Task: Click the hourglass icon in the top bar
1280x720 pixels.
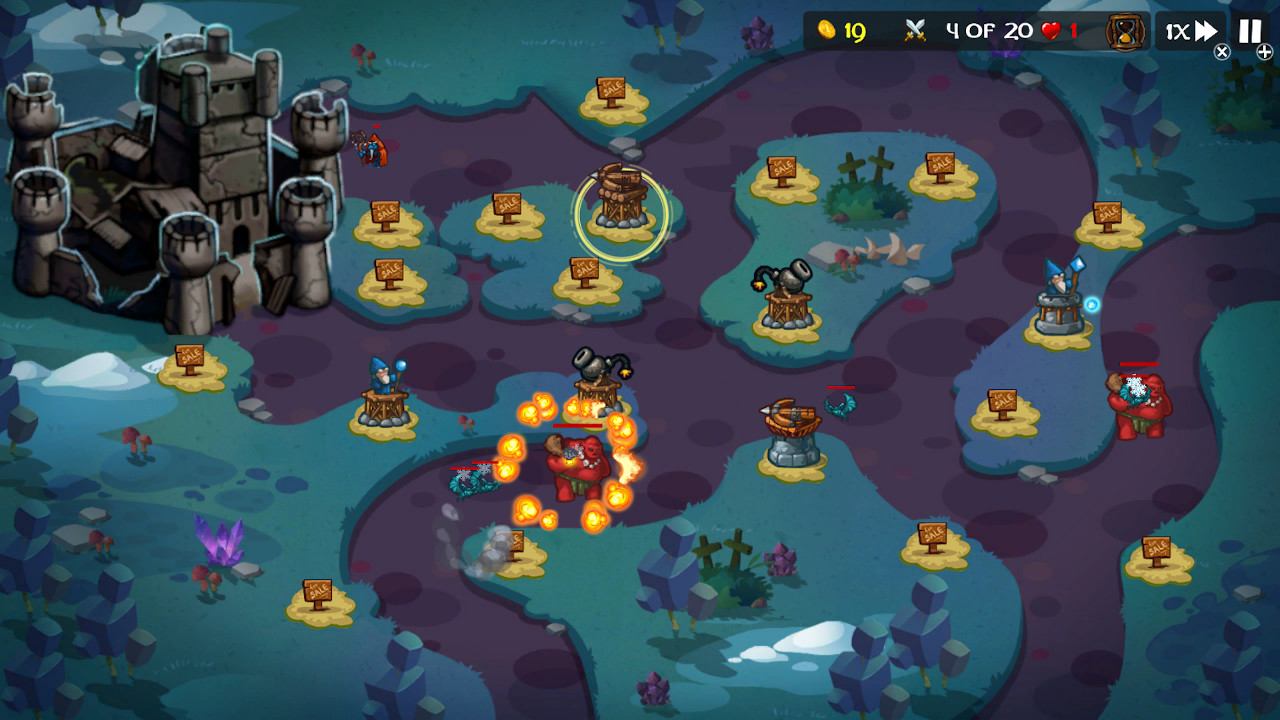Action: pos(1124,30)
